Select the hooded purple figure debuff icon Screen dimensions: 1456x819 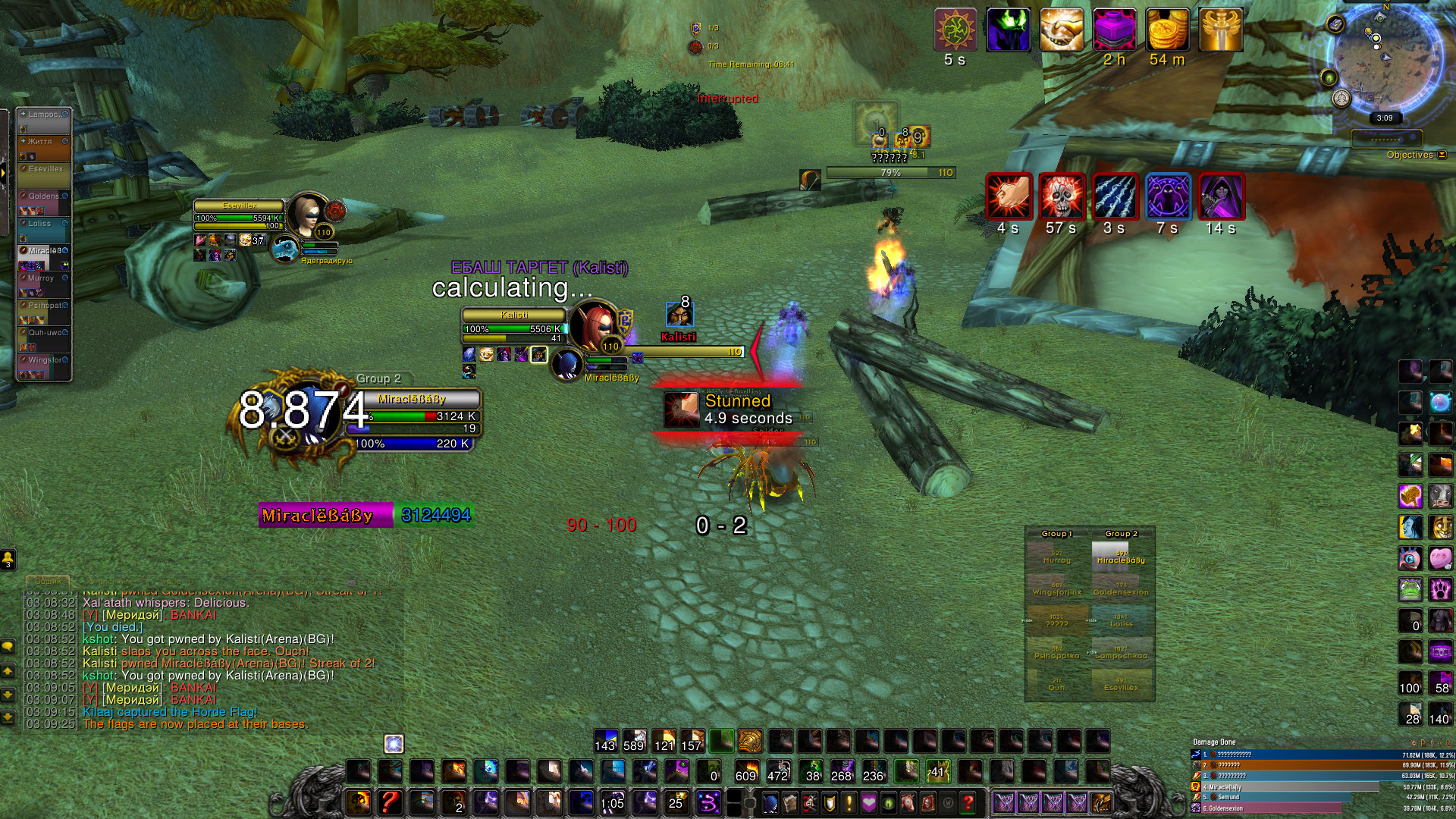tap(1220, 196)
